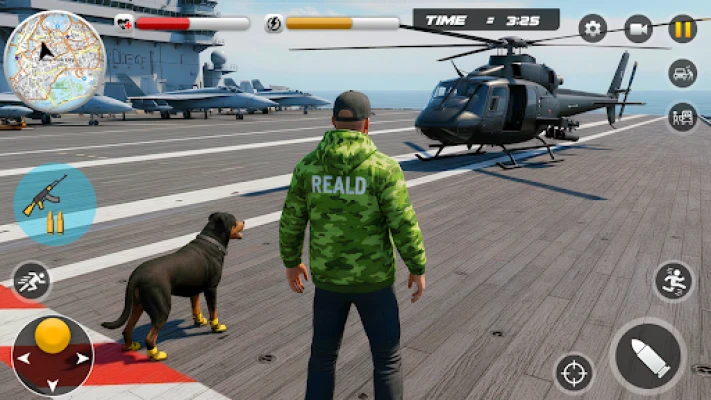Pause the game

click(683, 28)
